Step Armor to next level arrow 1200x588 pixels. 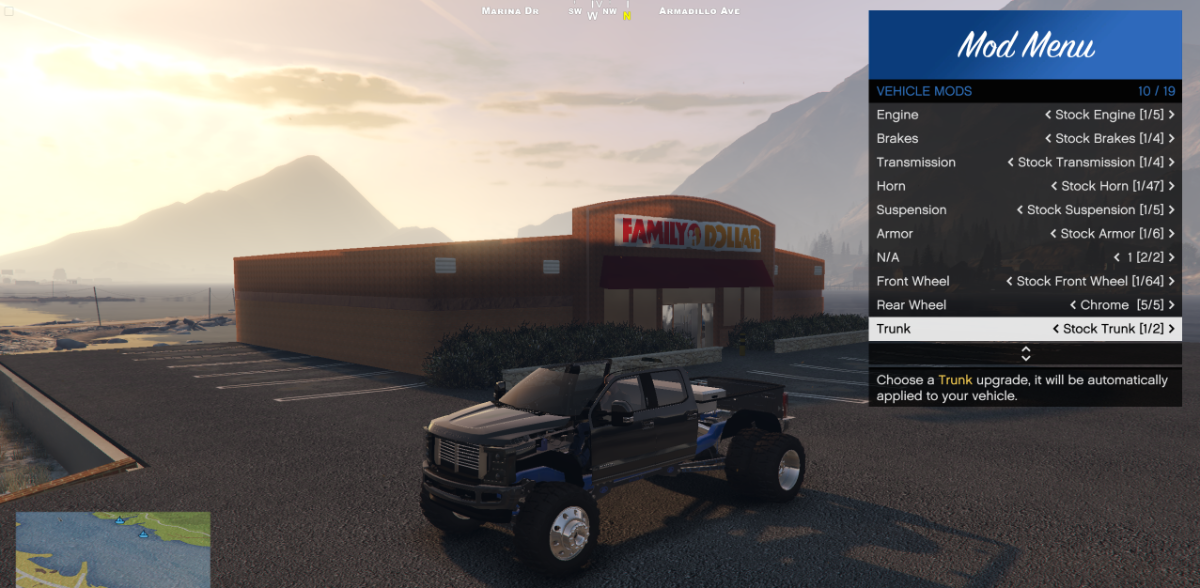point(1172,234)
